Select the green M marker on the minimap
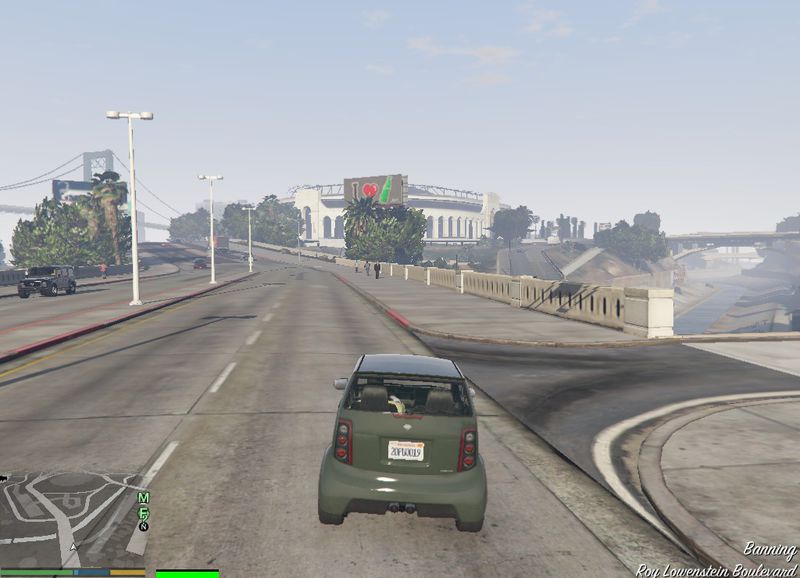Screen dimensions: 800x578 click(x=143, y=498)
